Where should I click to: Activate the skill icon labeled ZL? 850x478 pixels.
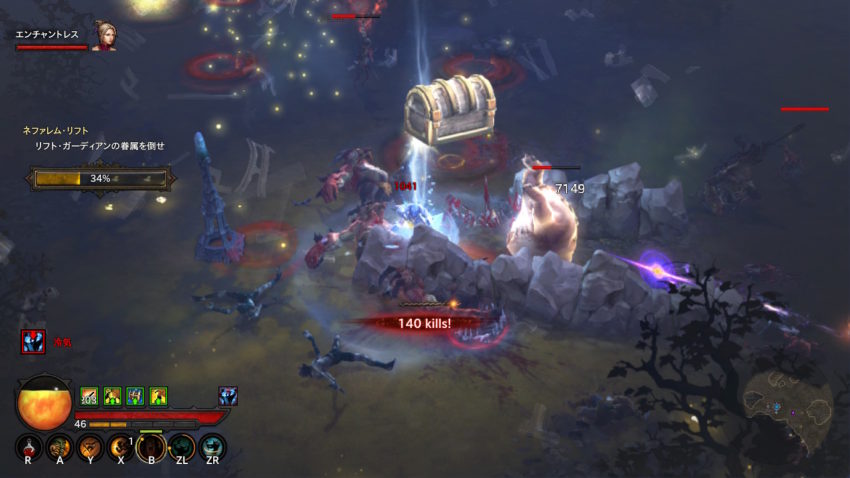(x=181, y=447)
